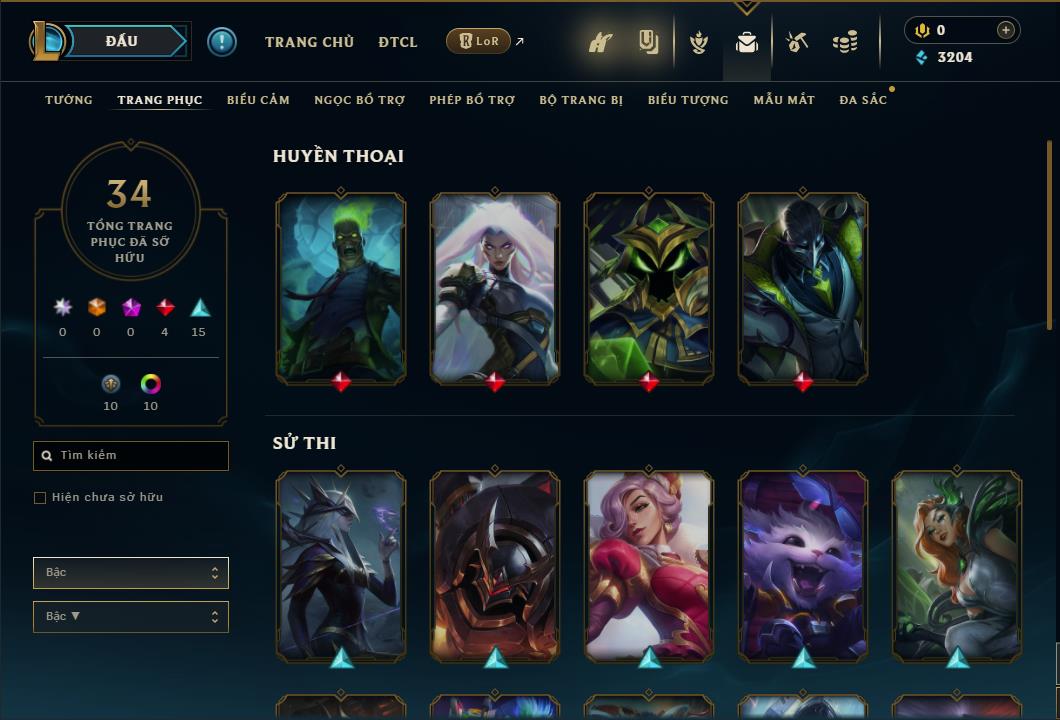This screenshot has width=1060, height=720.
Task: Go to the ĐTCL mode page
Action: tap(398, 42)
